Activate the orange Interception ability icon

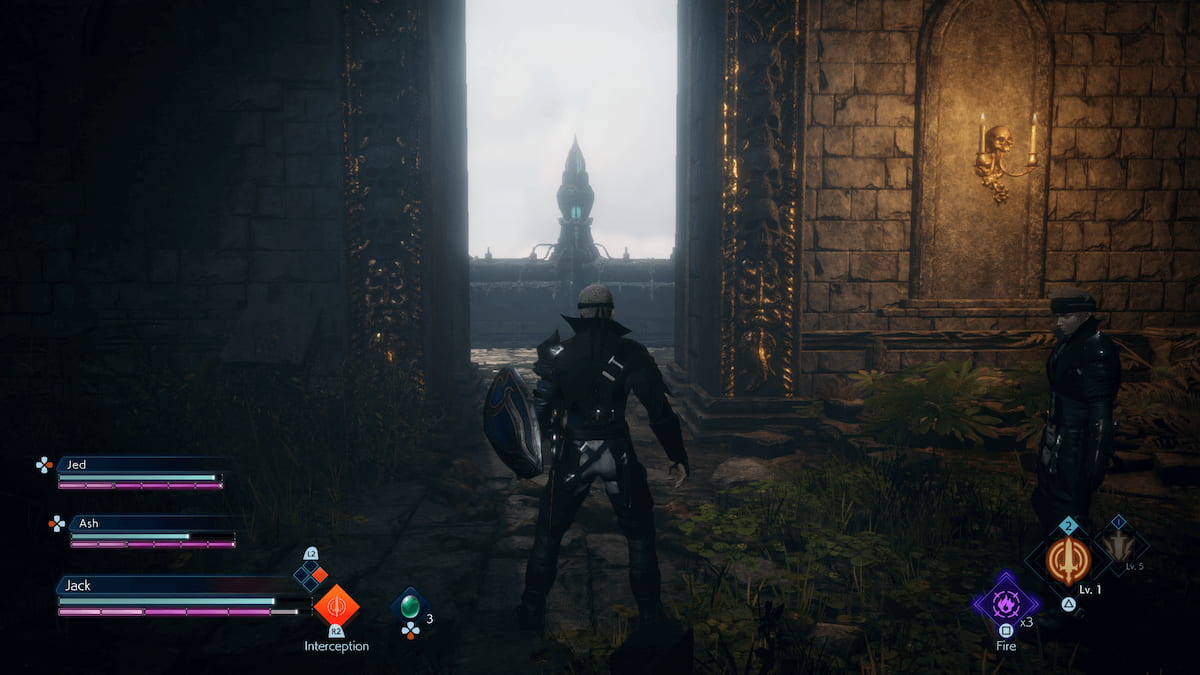[336, 605]
